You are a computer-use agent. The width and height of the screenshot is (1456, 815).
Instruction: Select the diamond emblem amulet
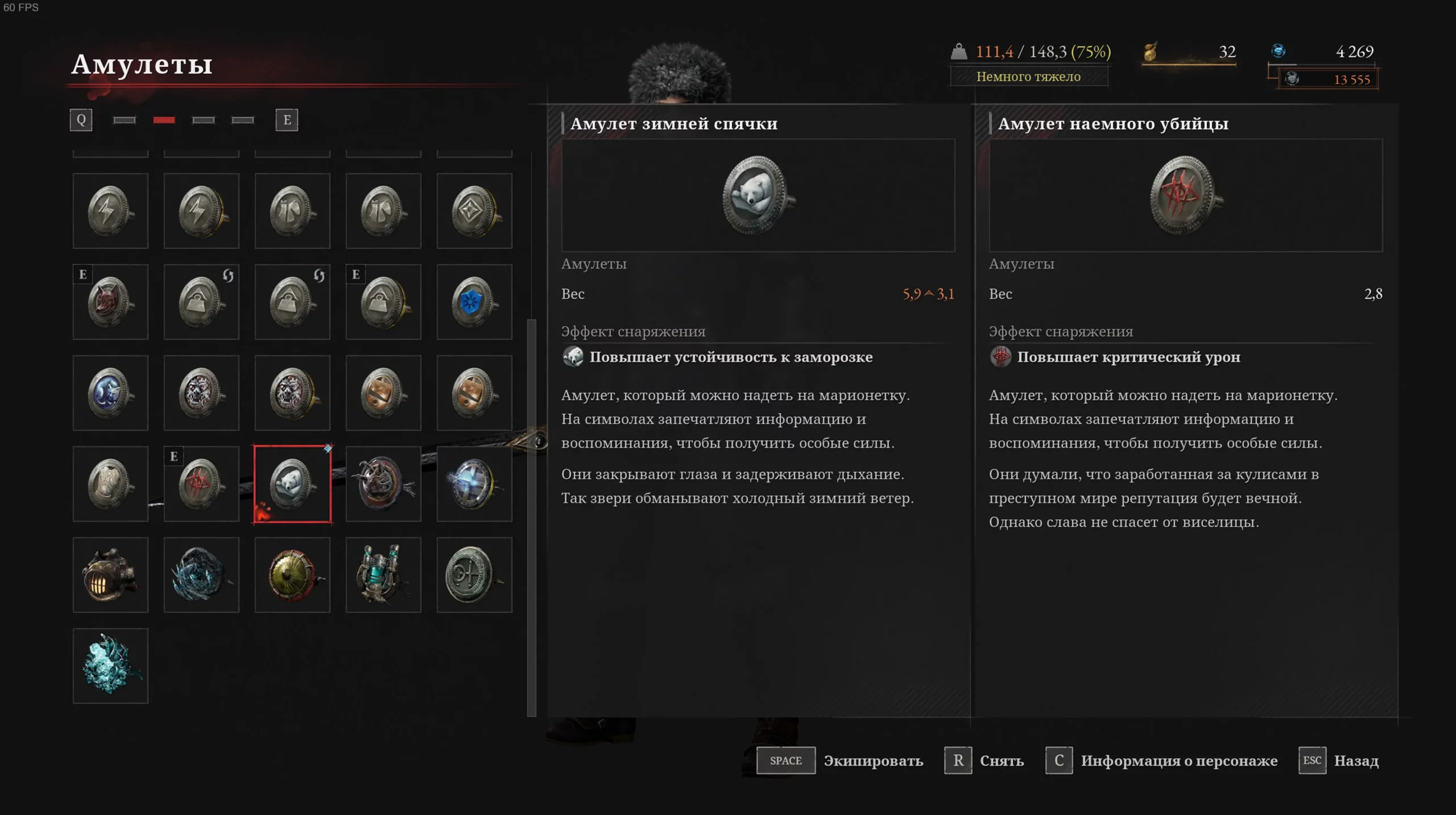click(474, 211)
